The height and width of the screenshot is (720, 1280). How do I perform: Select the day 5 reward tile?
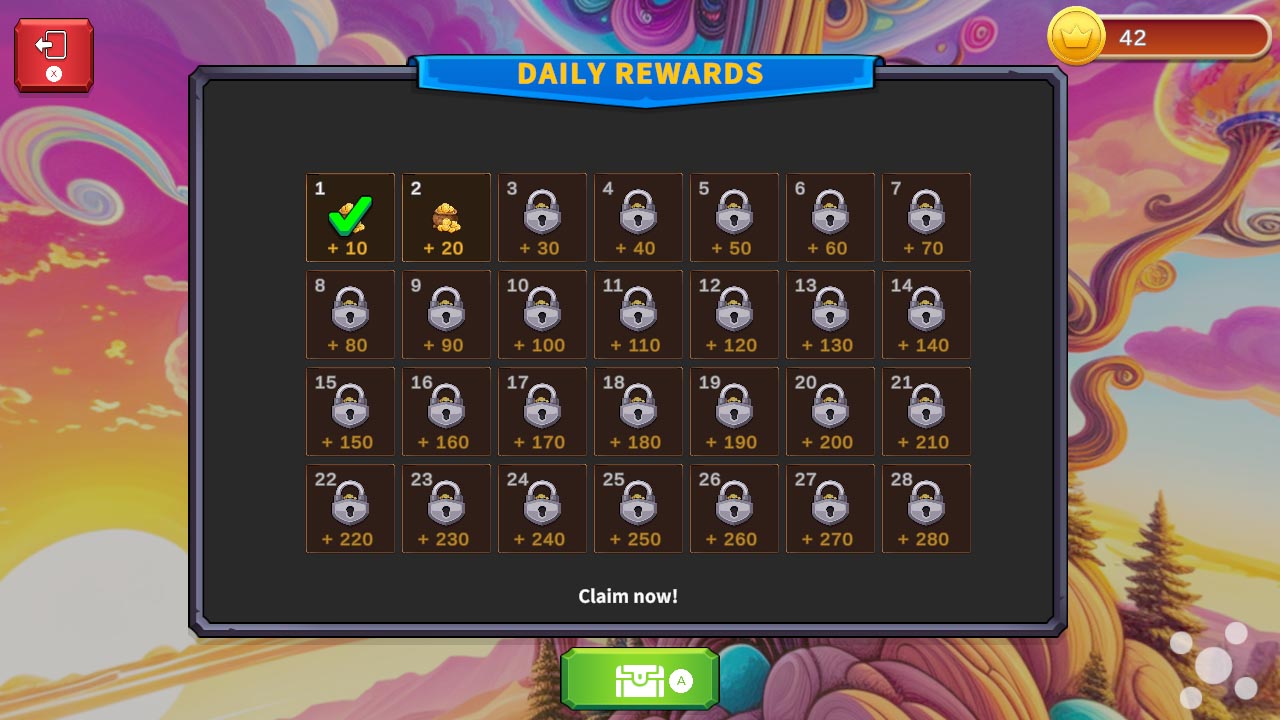coord(734,217)
